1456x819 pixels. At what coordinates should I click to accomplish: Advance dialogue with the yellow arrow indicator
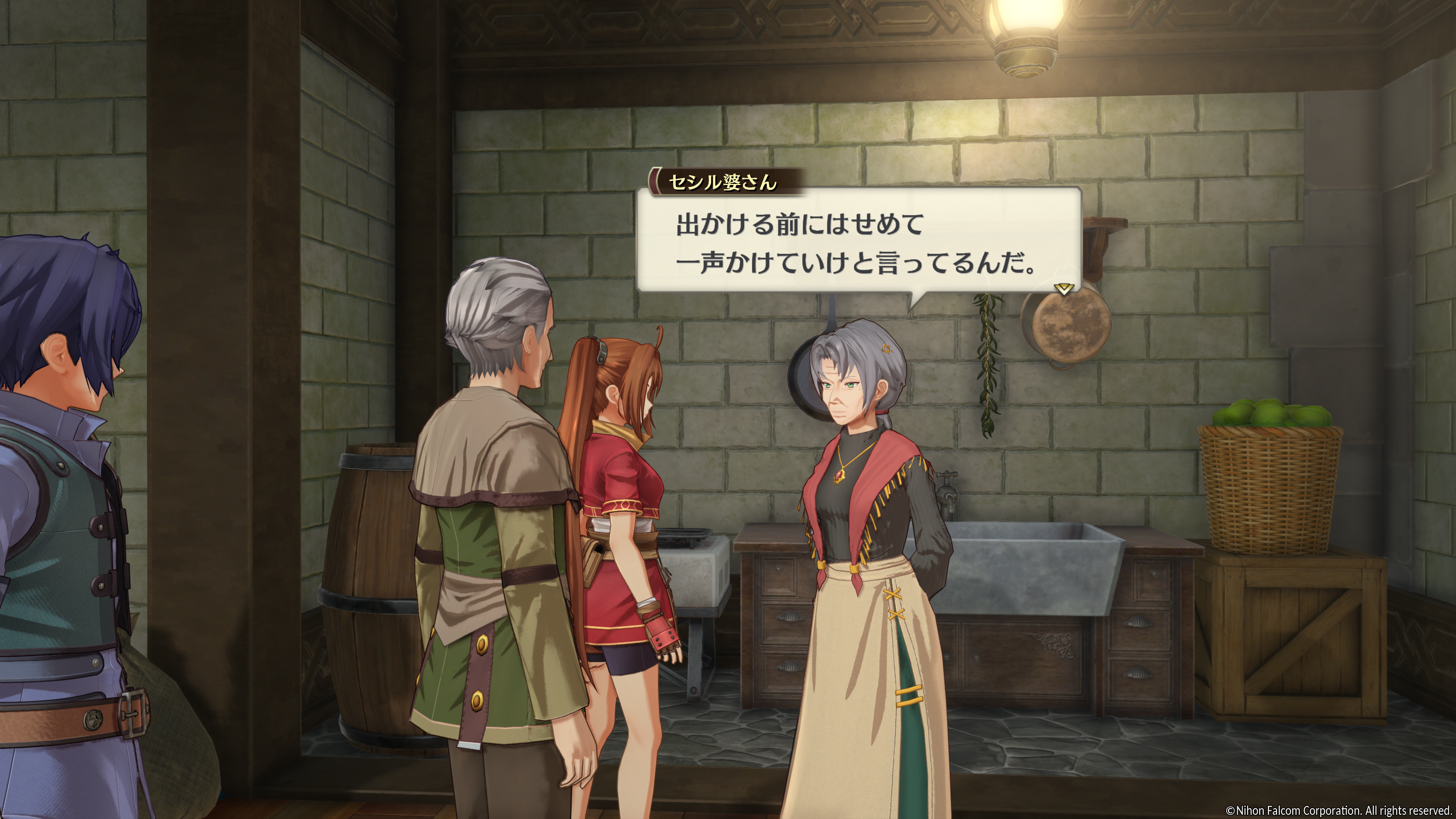1064,289
